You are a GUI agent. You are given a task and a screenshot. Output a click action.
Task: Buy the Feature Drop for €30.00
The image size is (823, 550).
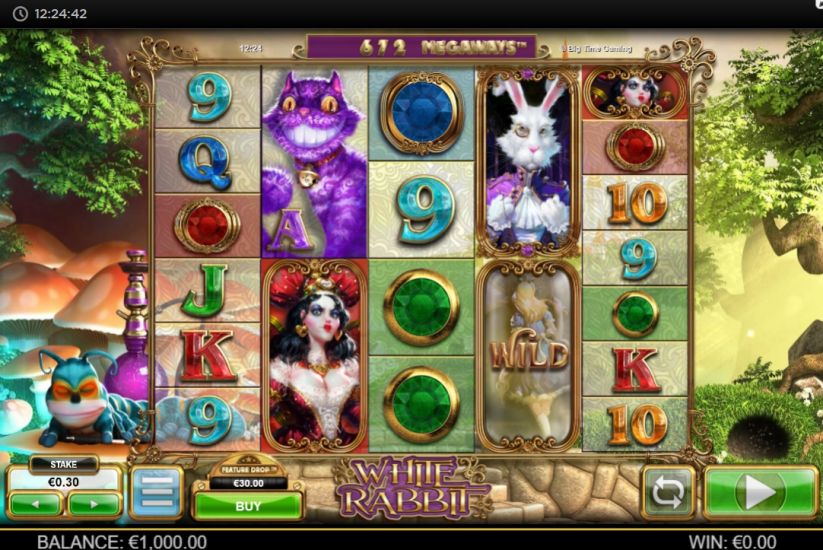pyautogui.click(x=247, y=506)
